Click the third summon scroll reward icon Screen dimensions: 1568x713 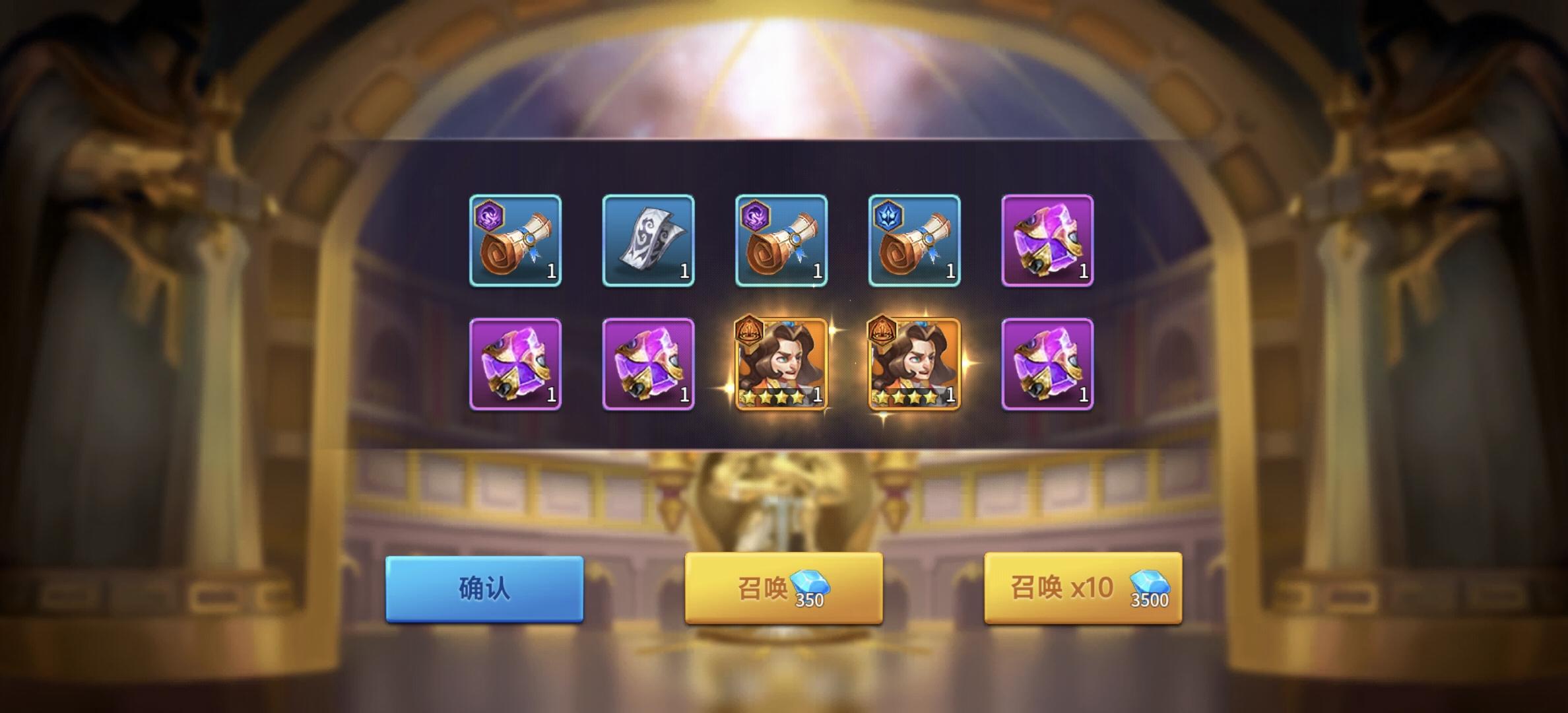(782, 241)
